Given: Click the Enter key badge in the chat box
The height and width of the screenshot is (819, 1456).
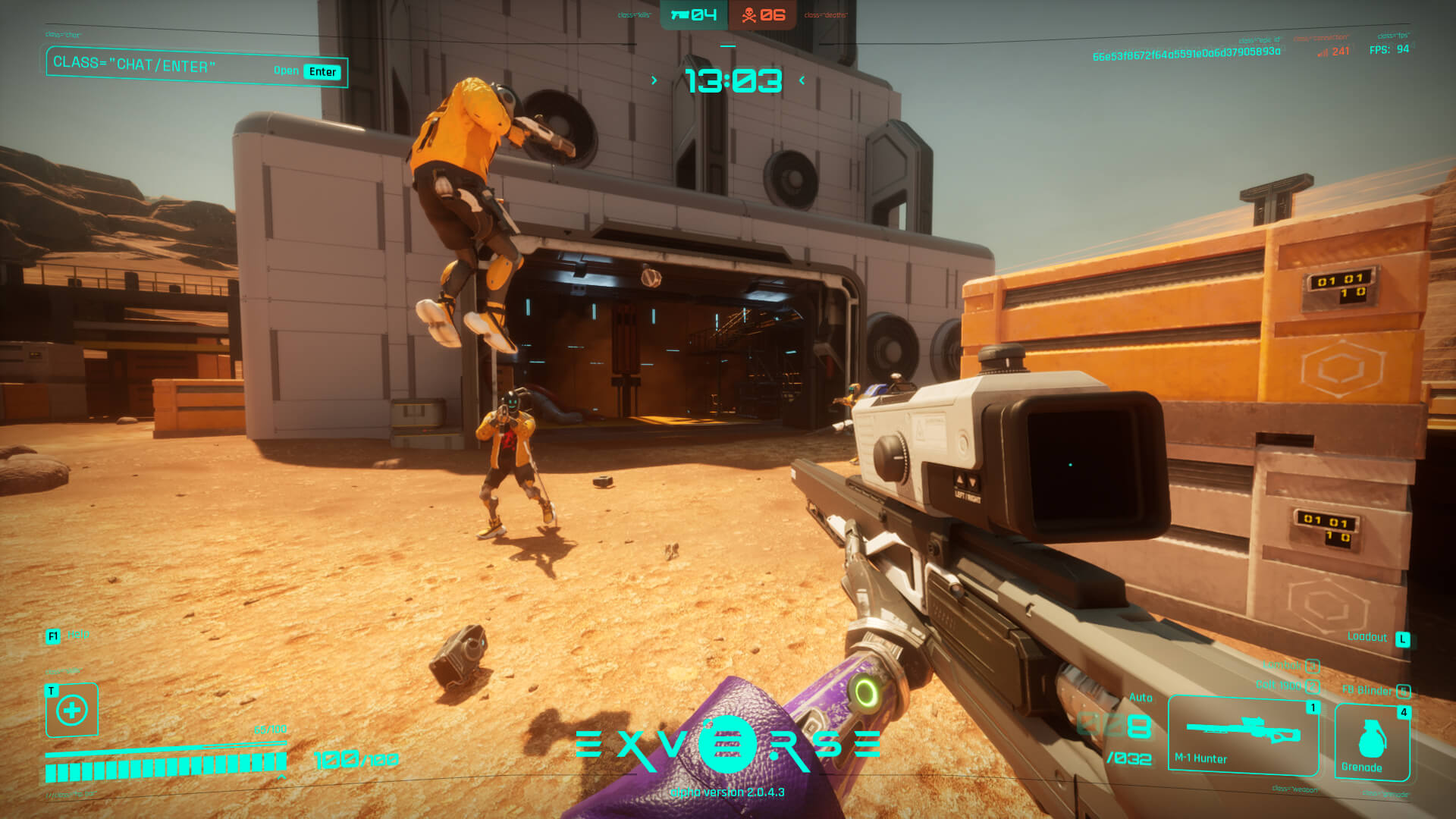Looking at the screenshot, I should pos(322,71).
